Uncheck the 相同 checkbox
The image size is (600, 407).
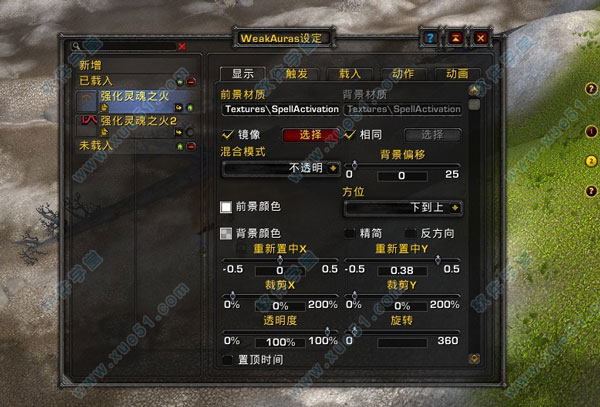pyautogui.click(x=351, y=134)
